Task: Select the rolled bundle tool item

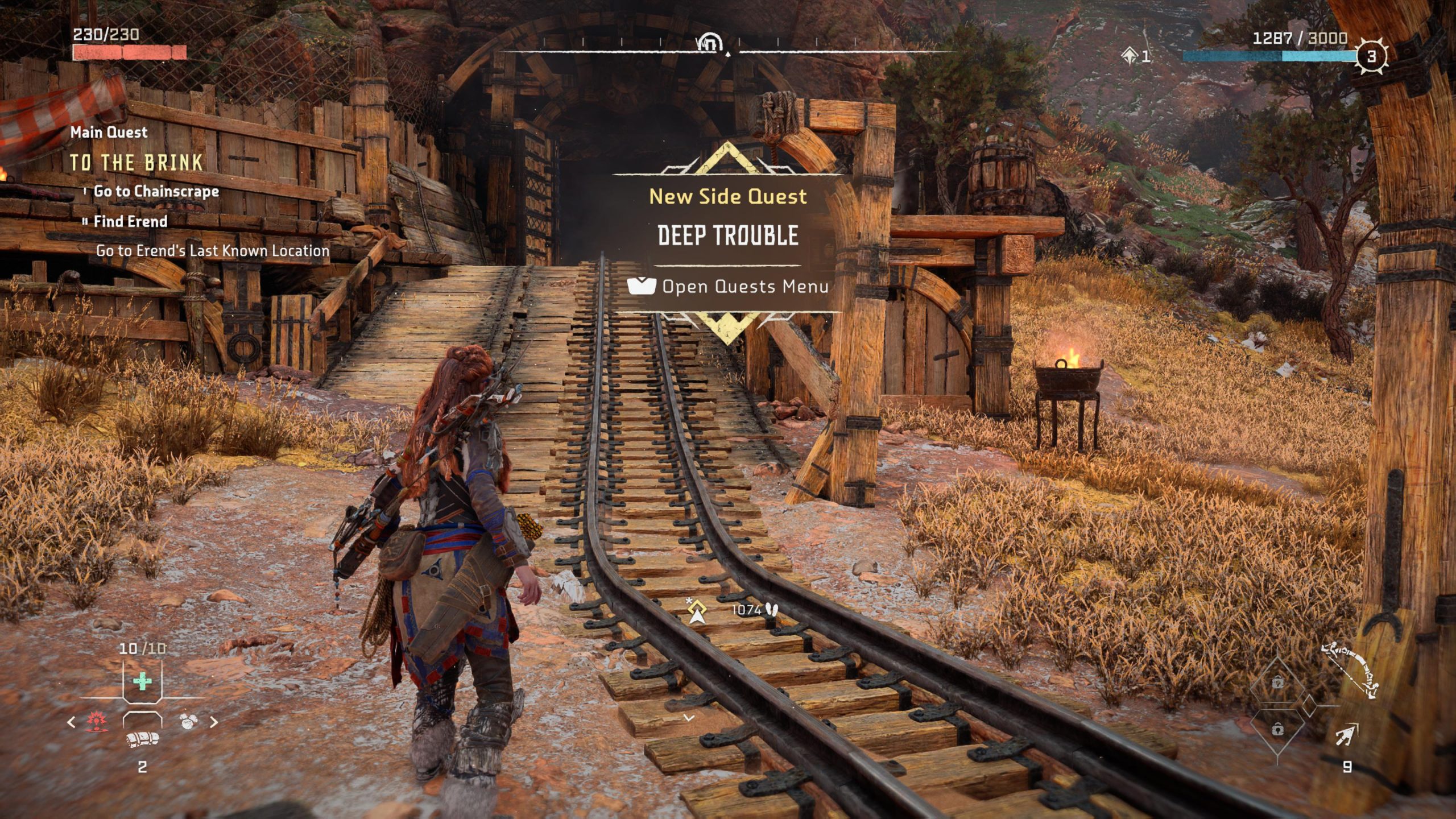Action: (142, 739)
